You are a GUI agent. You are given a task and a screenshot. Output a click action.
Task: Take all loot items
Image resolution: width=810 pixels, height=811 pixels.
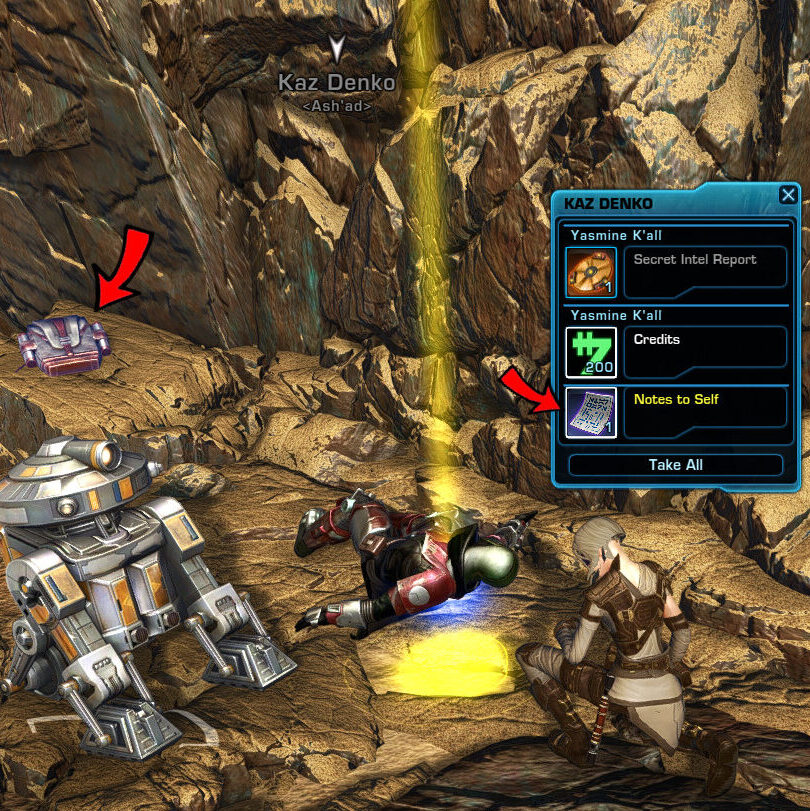click(x=676, y=465)
